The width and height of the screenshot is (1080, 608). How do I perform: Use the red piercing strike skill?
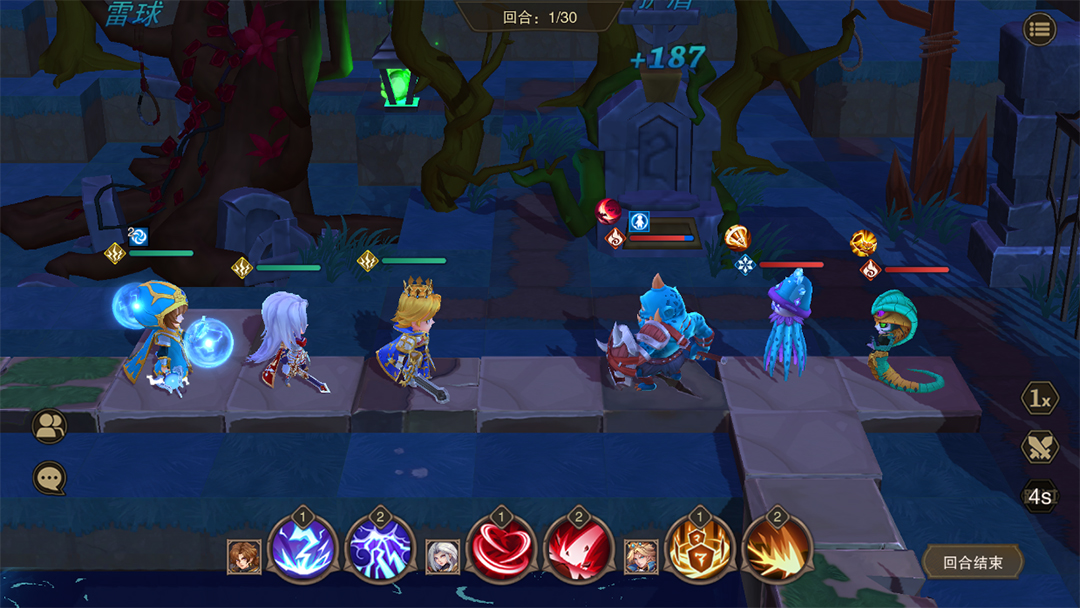pyautogui.click(x=577, y=551)
